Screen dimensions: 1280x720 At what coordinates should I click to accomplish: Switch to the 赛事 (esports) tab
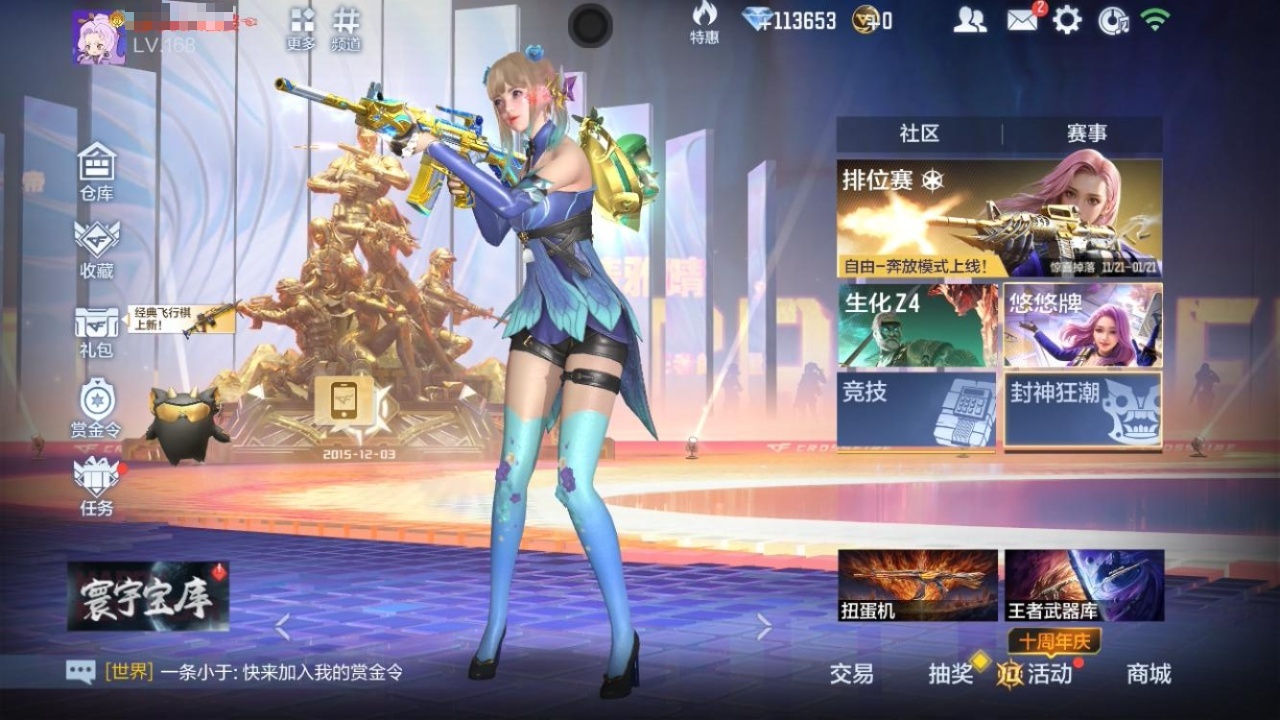coord(1089,133)
